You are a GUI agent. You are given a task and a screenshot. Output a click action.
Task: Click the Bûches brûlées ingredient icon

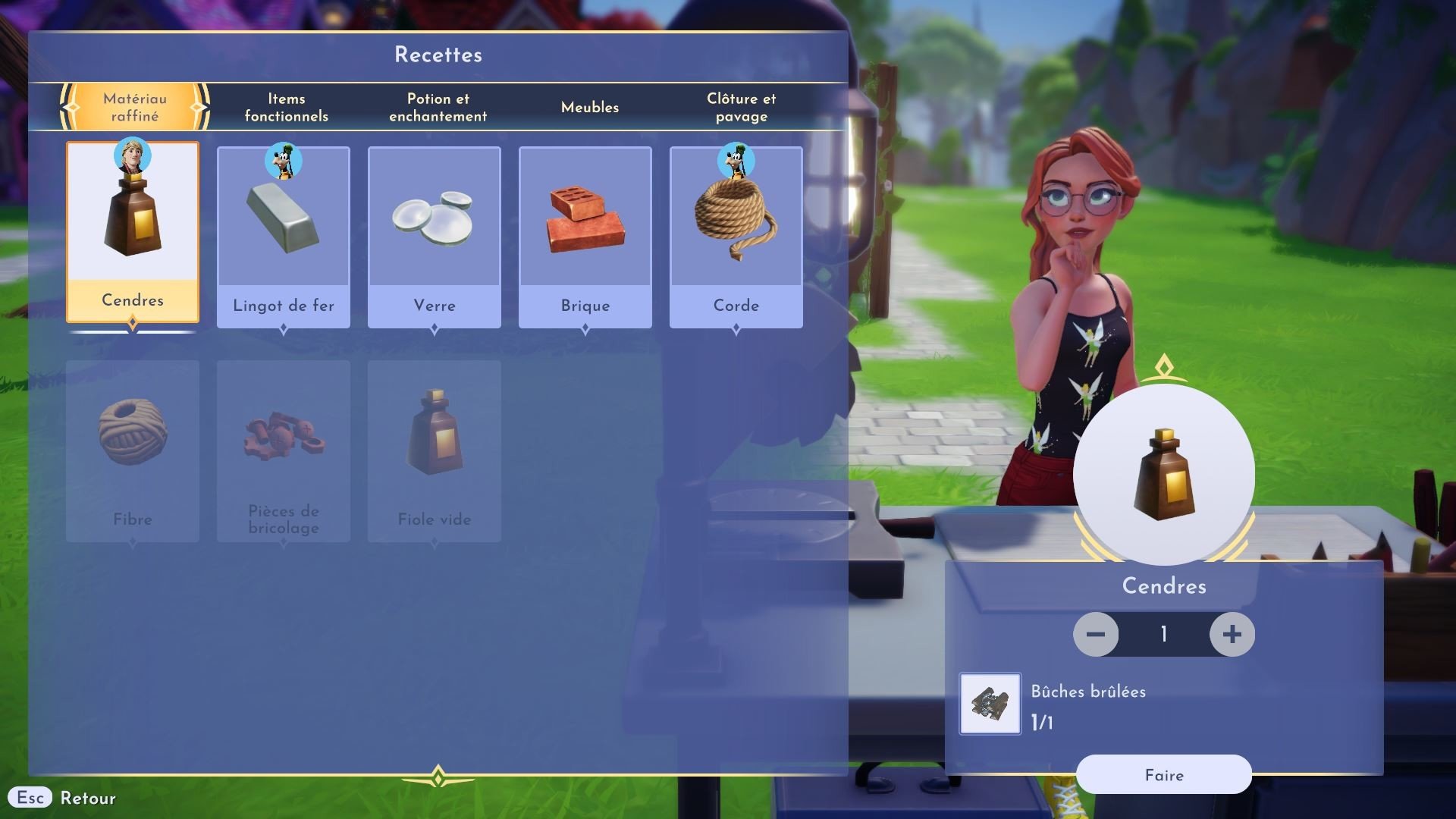(x=990, y=704)
